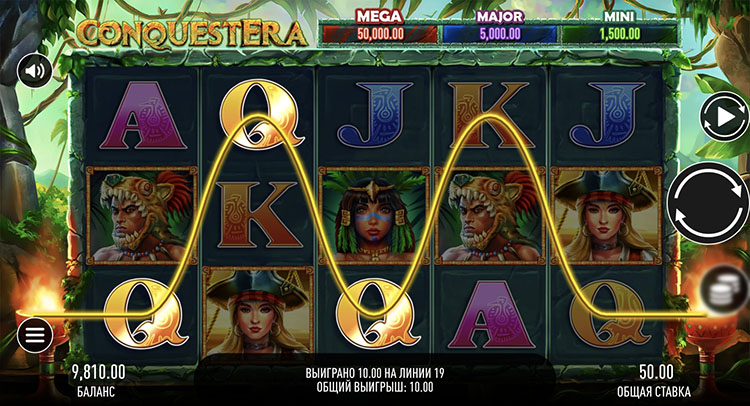Open the hamburger menu
The width and height of the screenshot is (750, 406).
(35, 334)
